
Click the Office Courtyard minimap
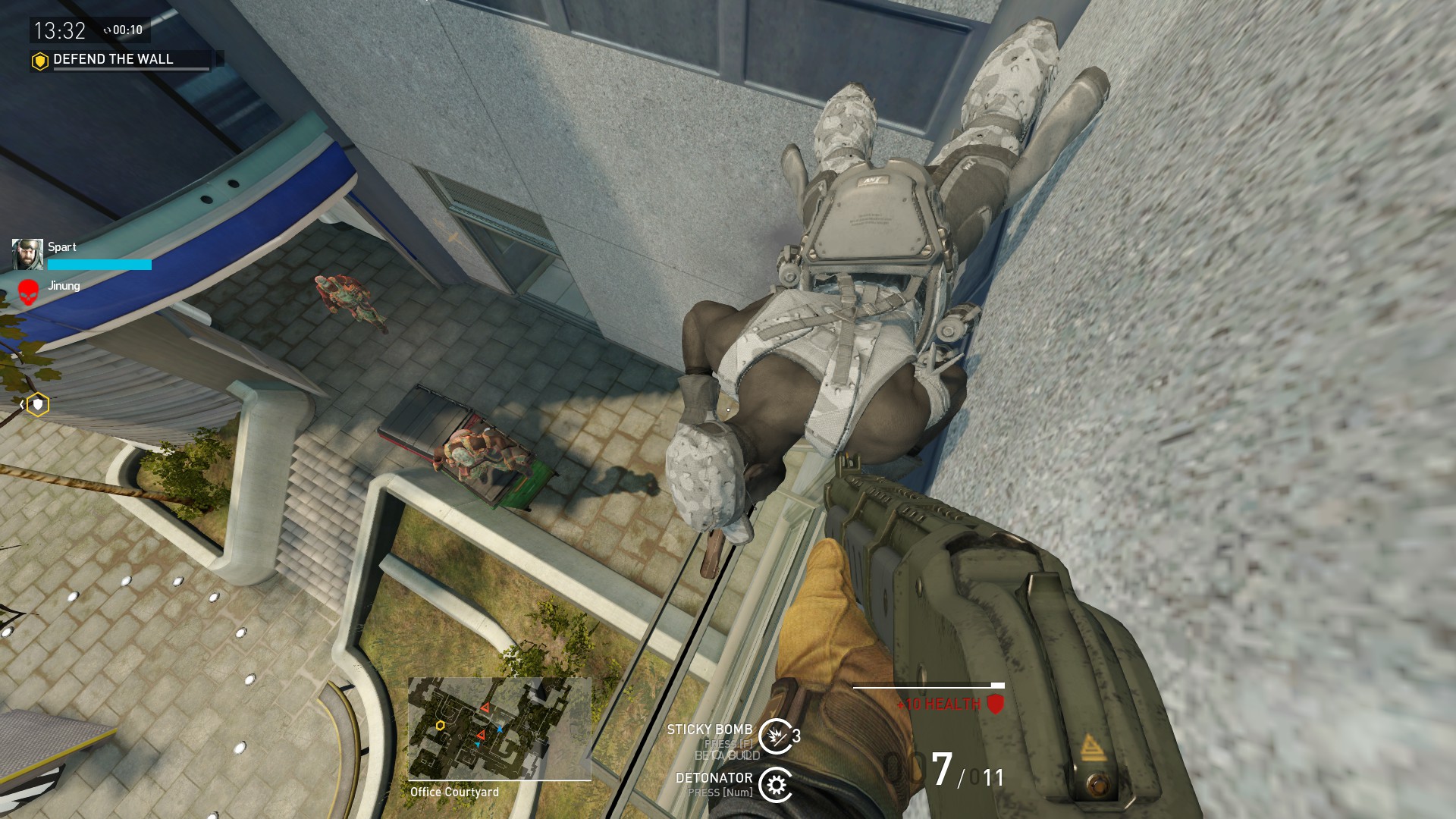499,728
